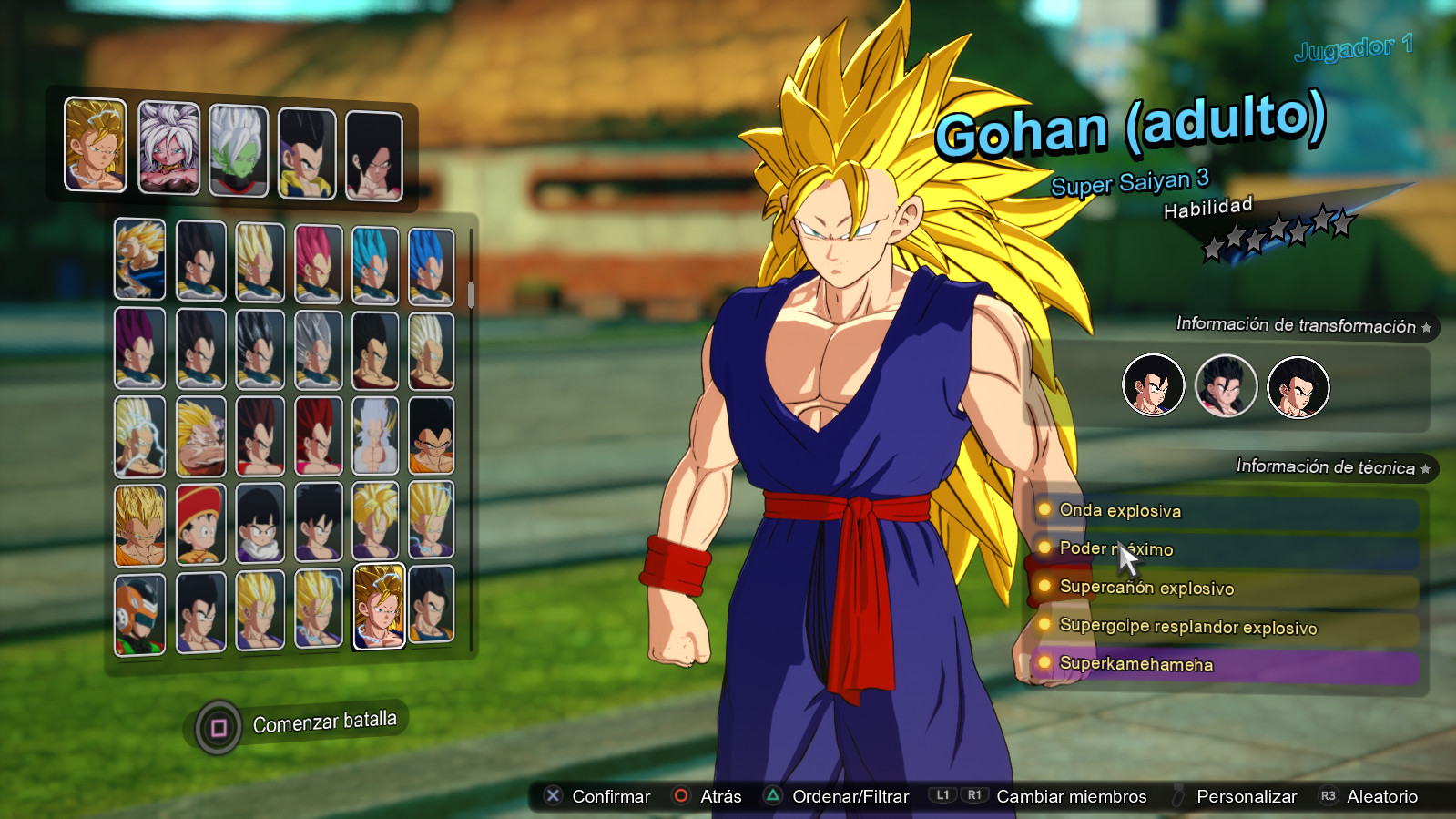
Task: Select the base form Gohan transformation icon
Action: [x=1154, y=385]
